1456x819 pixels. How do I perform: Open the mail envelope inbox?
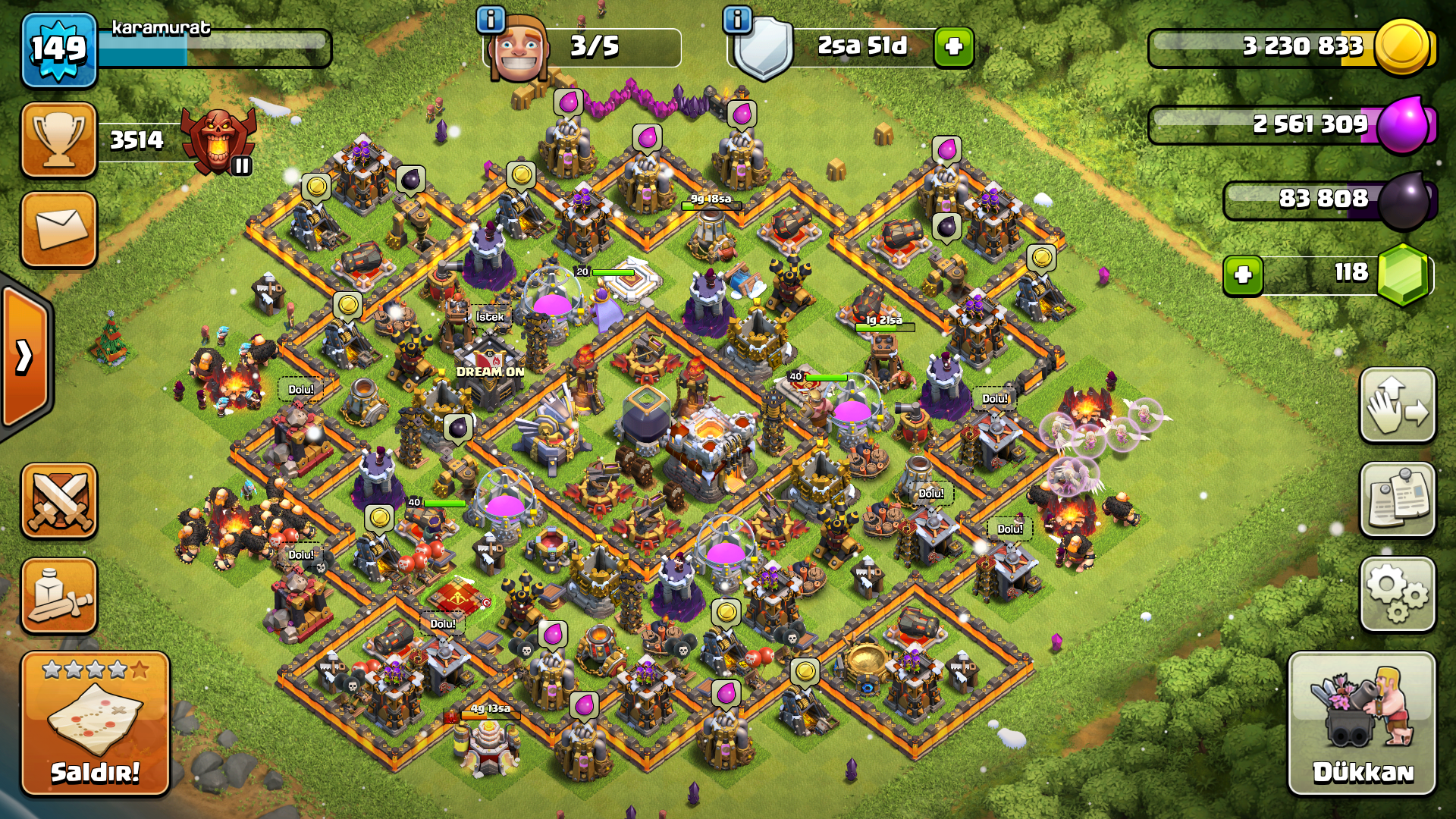[x=59, y=229]
